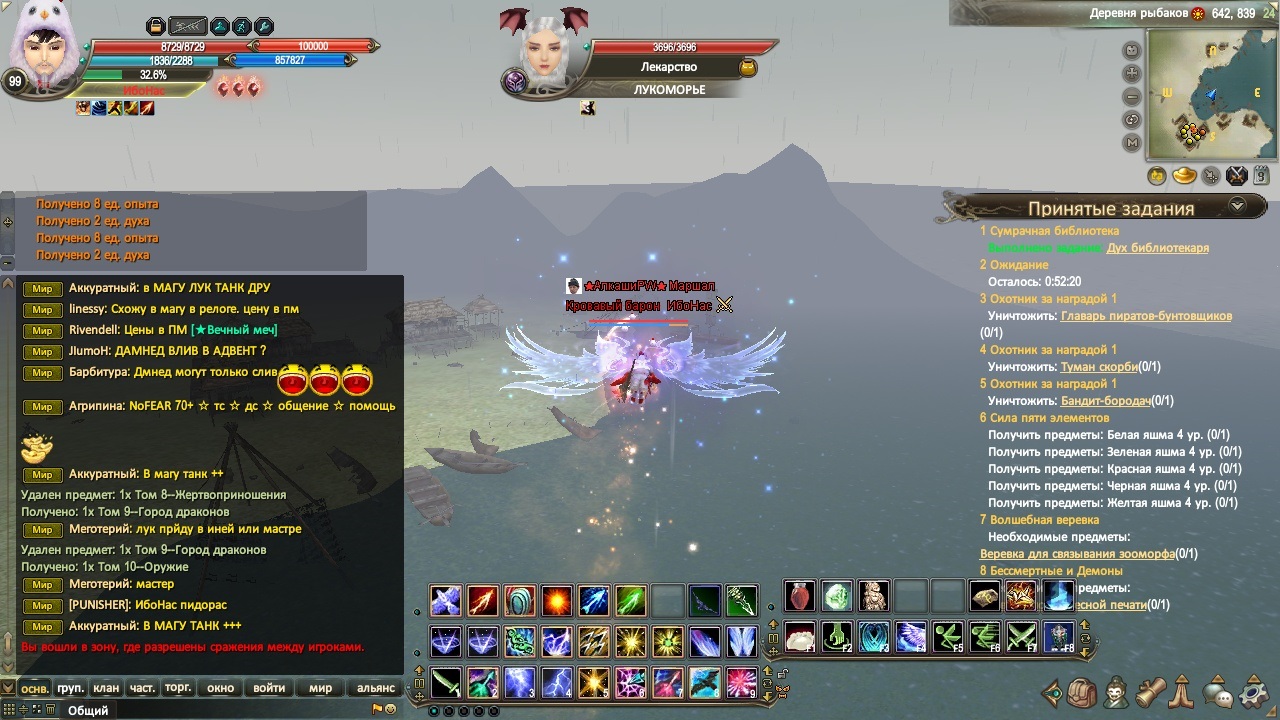
Task: Collapse the «Принятые задания» quest panel
Action: (x=1237, y=205)
